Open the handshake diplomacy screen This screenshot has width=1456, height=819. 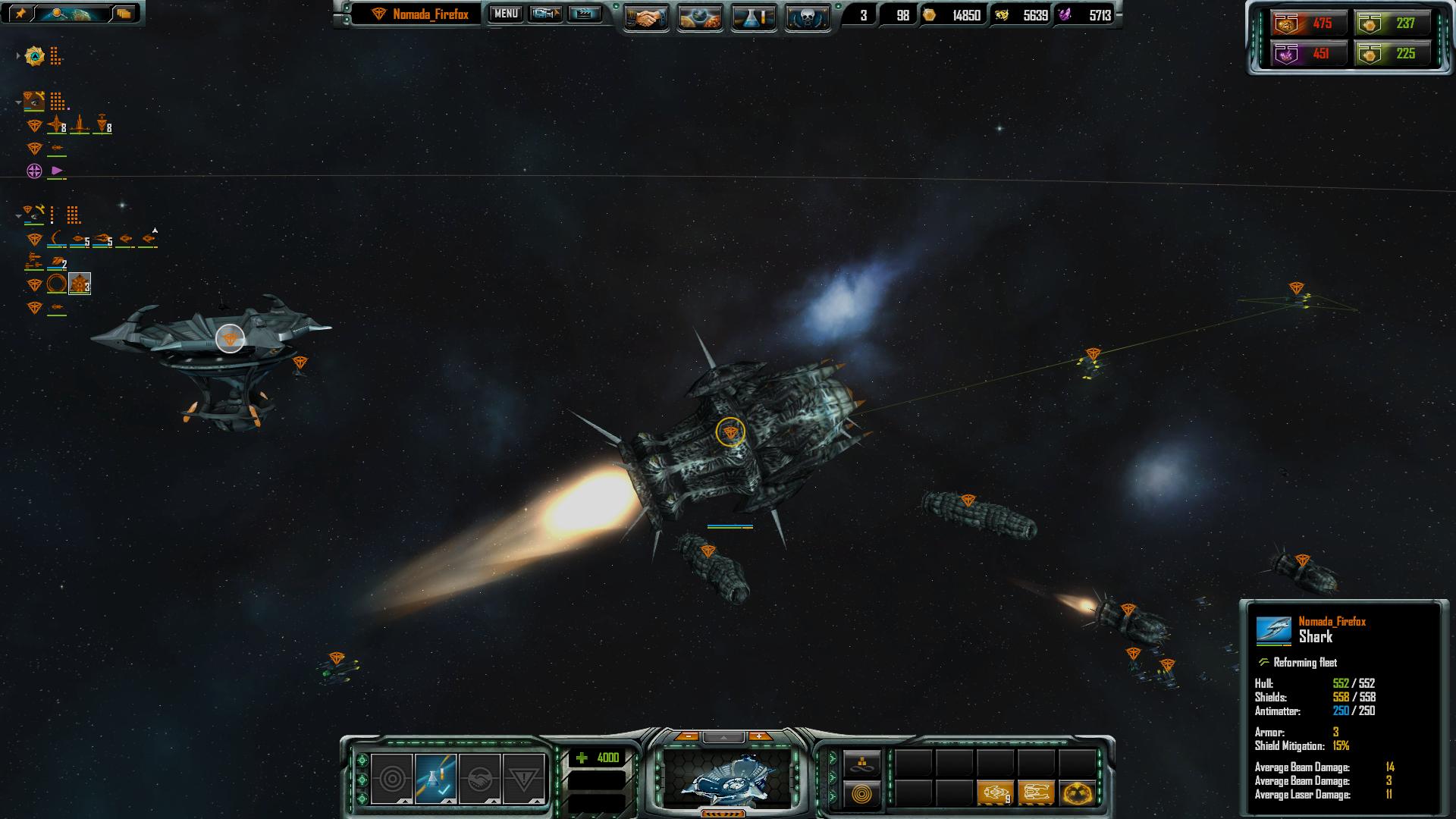tap(646, 18)
